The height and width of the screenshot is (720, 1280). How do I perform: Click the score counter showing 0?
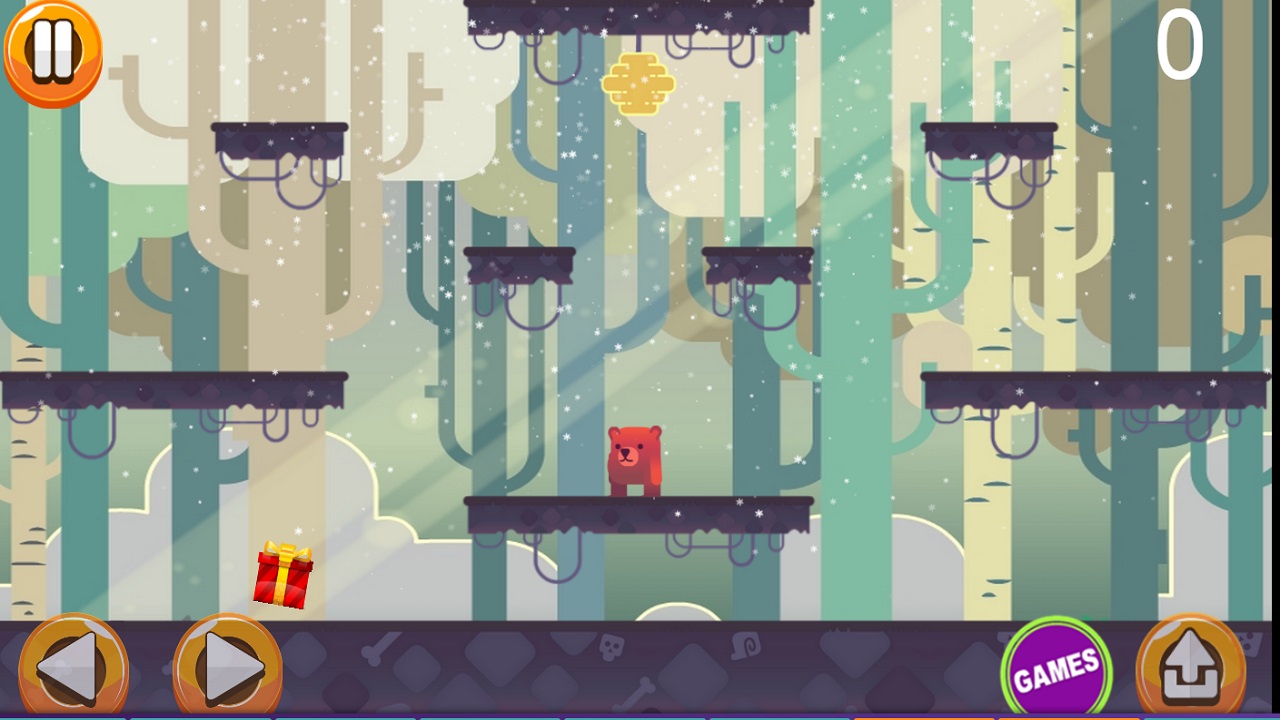[x=1181, y=45]
